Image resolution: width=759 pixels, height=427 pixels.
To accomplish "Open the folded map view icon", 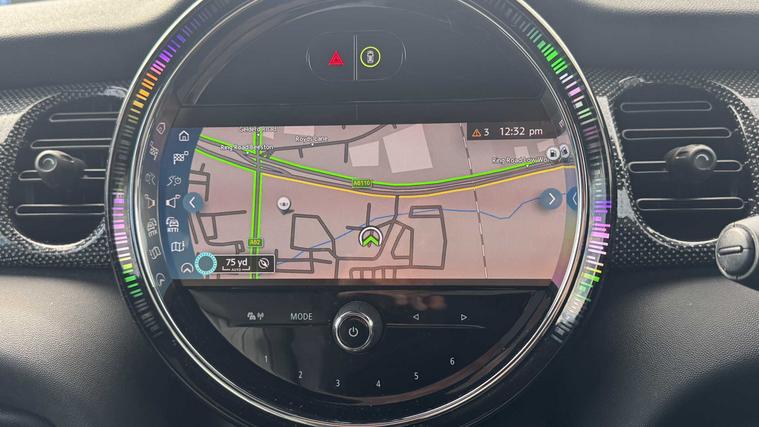I will (x=179, y=246).
